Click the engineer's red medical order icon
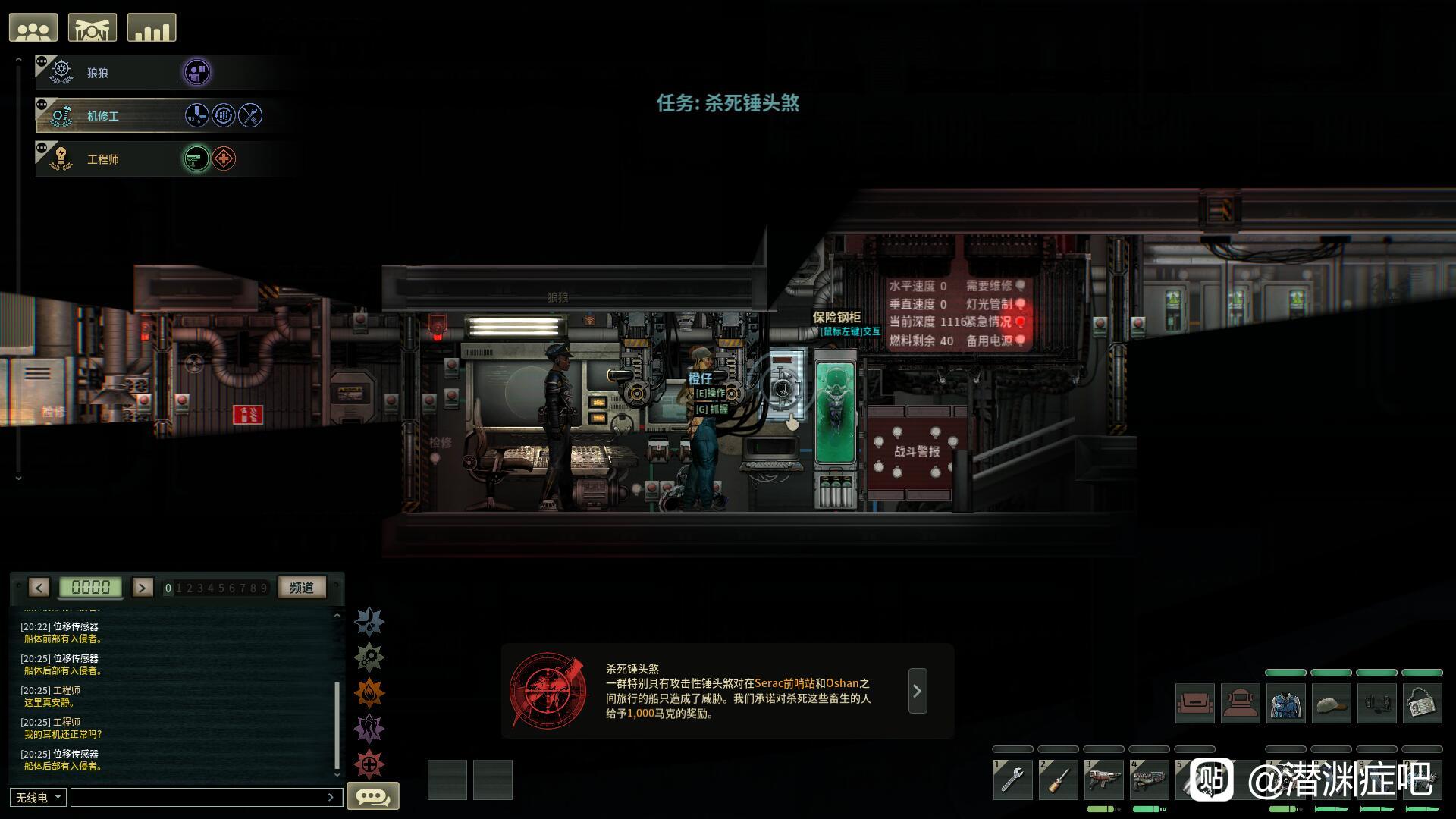 224,158
